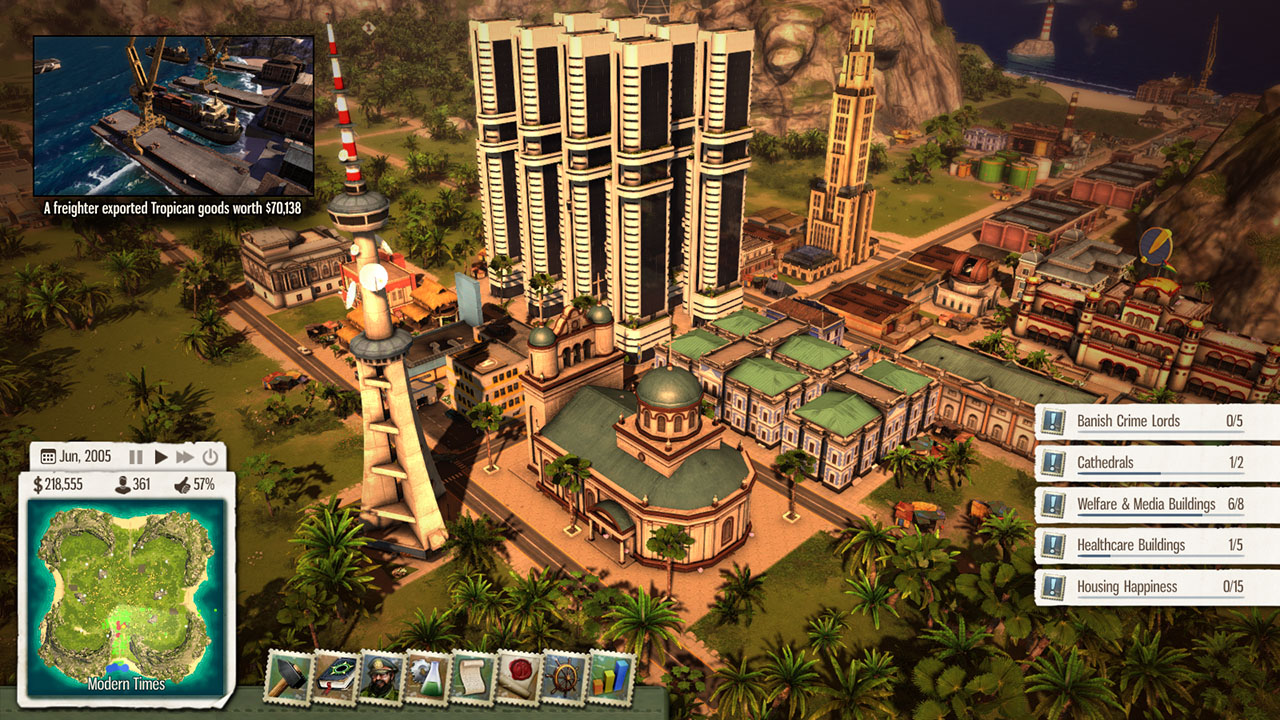This screenshot has width=1280, height=720.
Task: View the Welfare & Media Buildings objective
Action: pyautogui.click(x=1157, y=504)
